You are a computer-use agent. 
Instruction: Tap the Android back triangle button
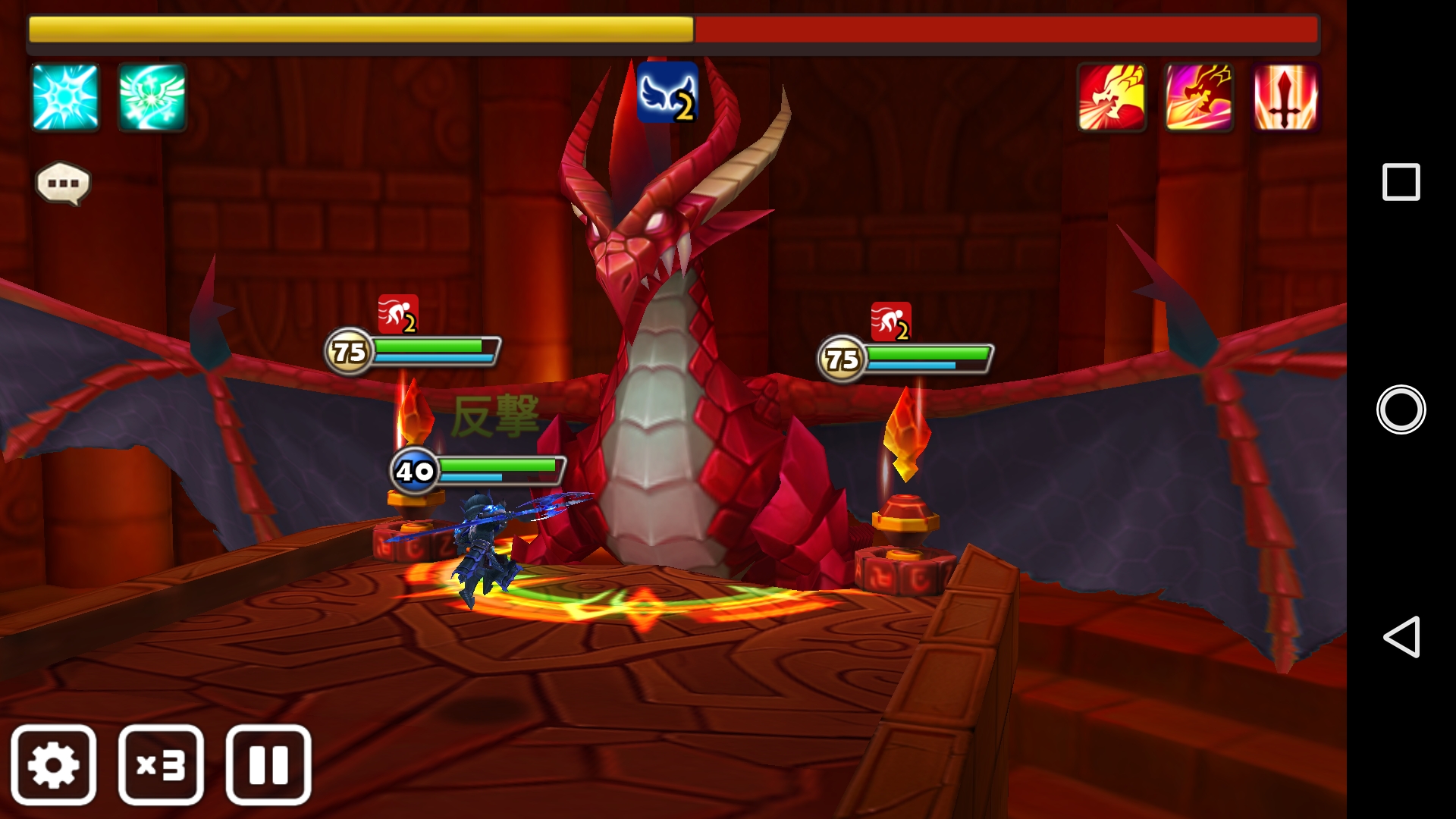point(1401,636)
